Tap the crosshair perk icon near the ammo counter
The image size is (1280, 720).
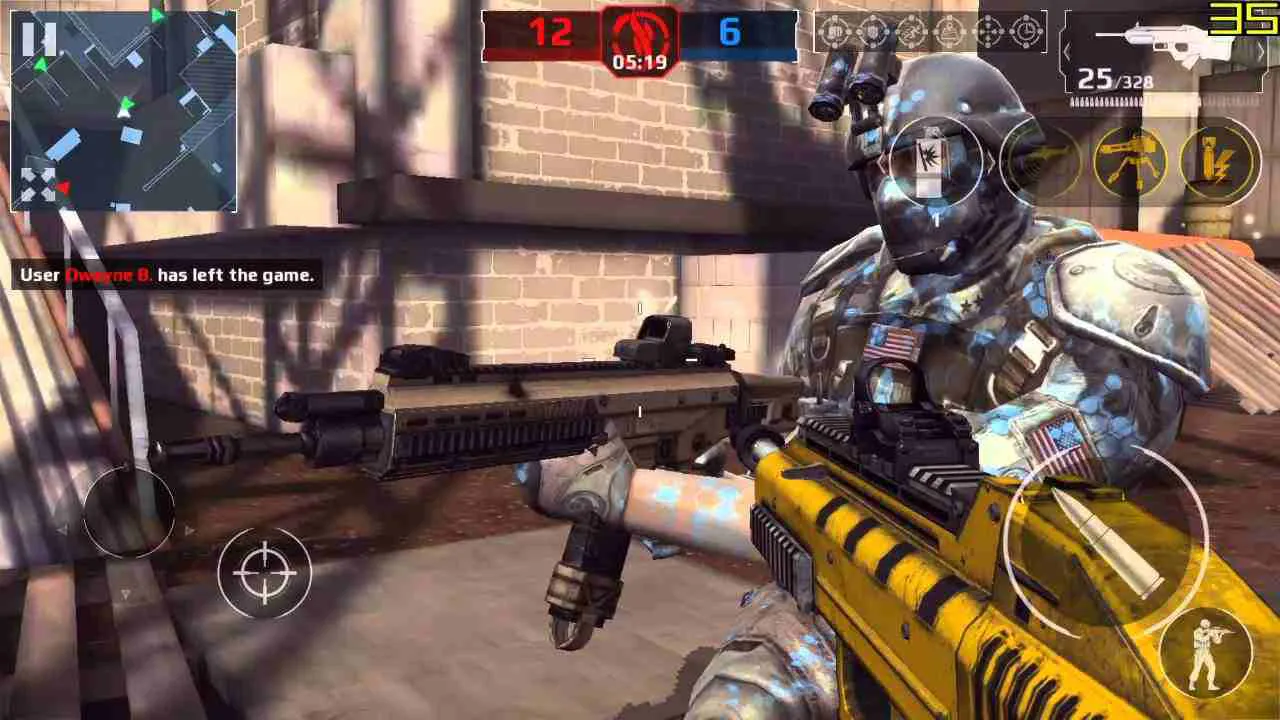click(x=987, y=33)
